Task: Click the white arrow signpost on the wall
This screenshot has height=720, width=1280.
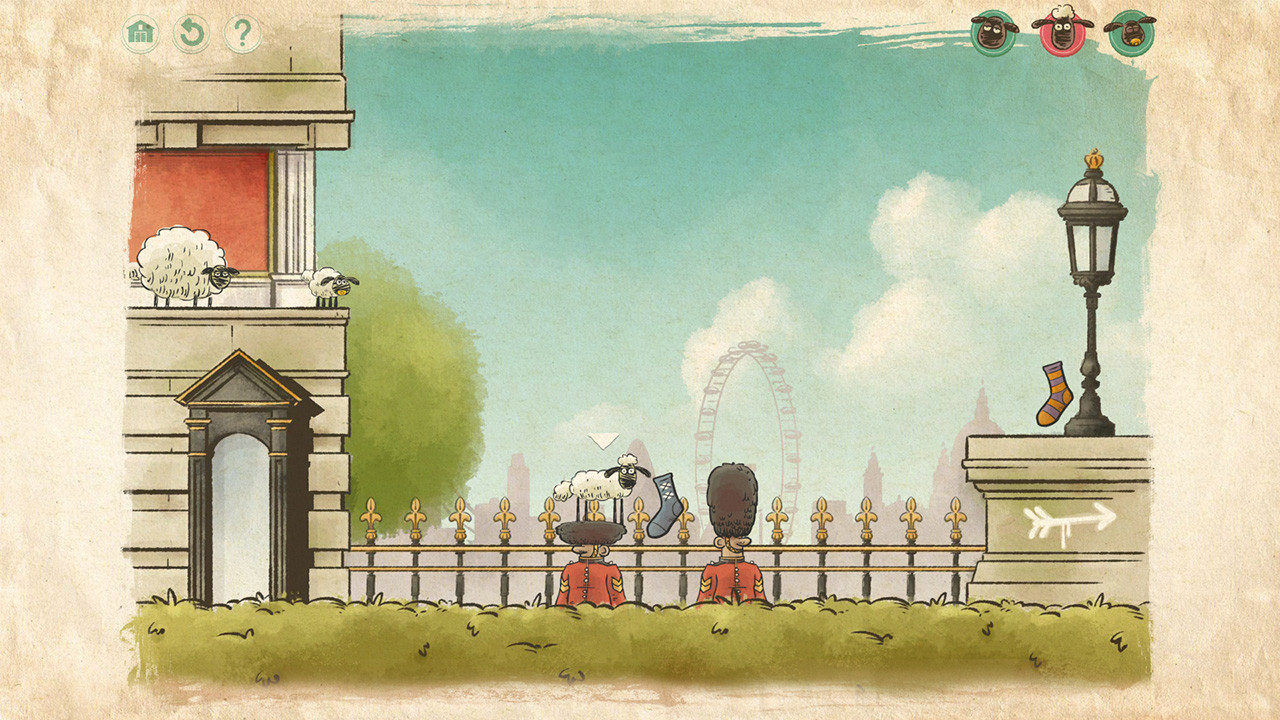Action: [x=1070, y=520]
